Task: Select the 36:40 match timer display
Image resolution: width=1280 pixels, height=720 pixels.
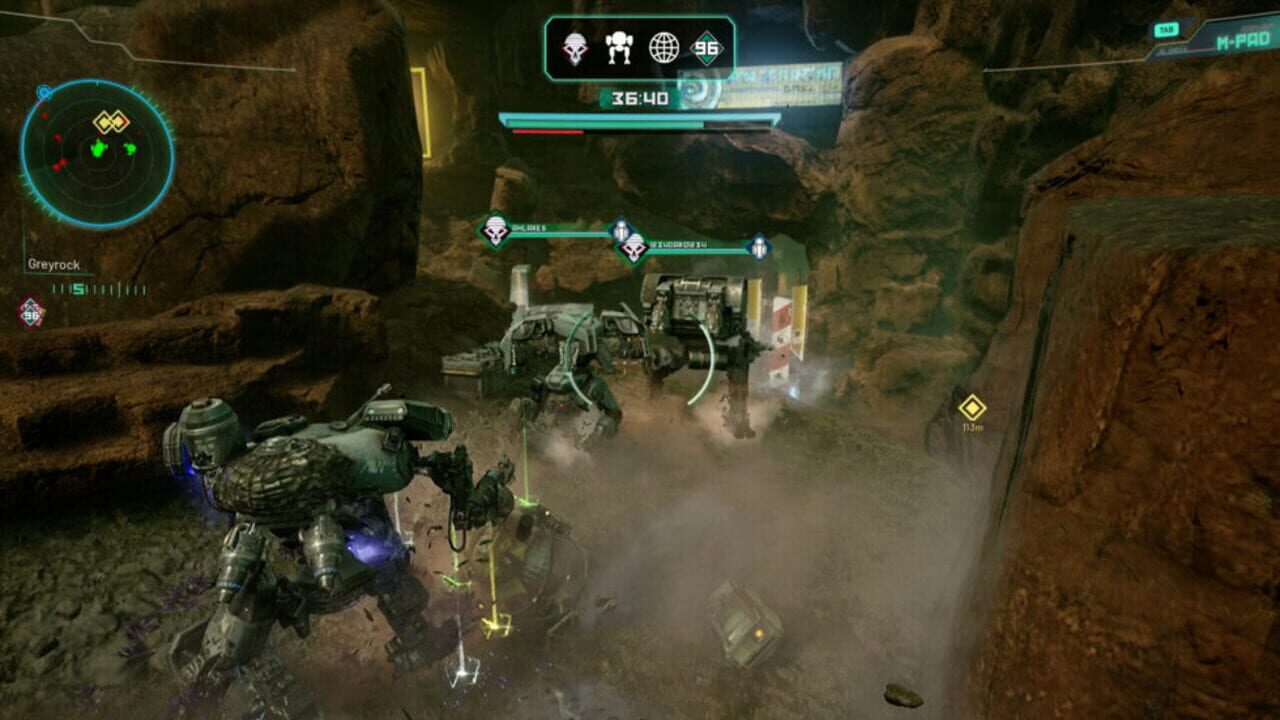Action: coord(640,96)
